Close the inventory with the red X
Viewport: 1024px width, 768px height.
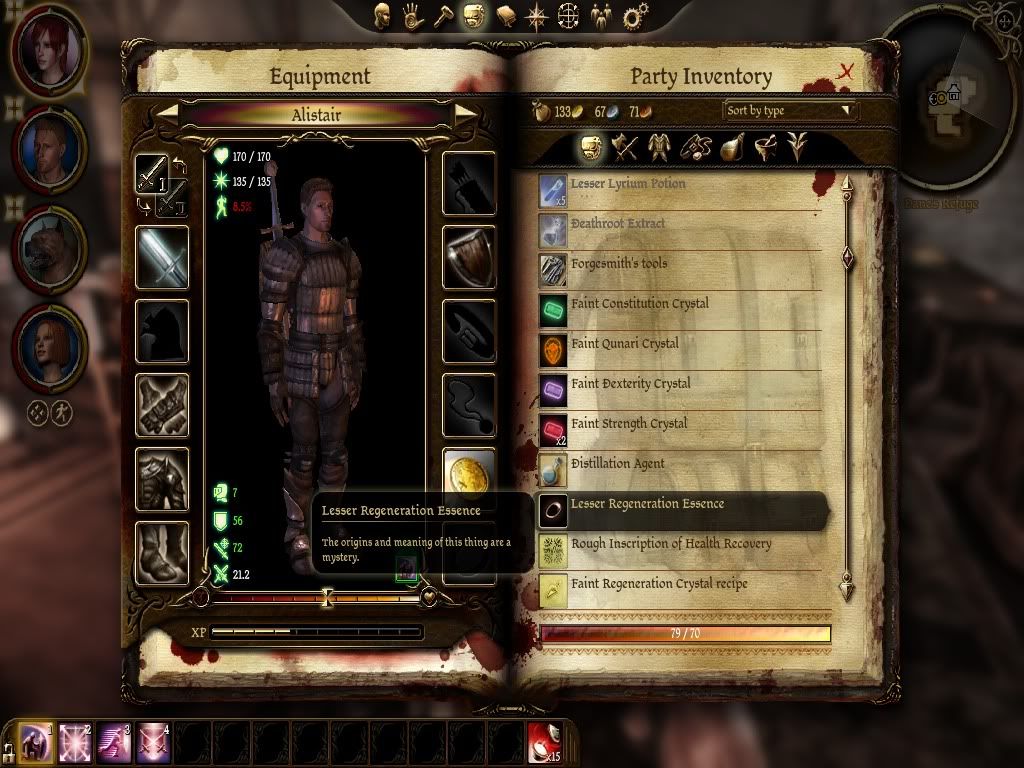[x=846, y=71]
